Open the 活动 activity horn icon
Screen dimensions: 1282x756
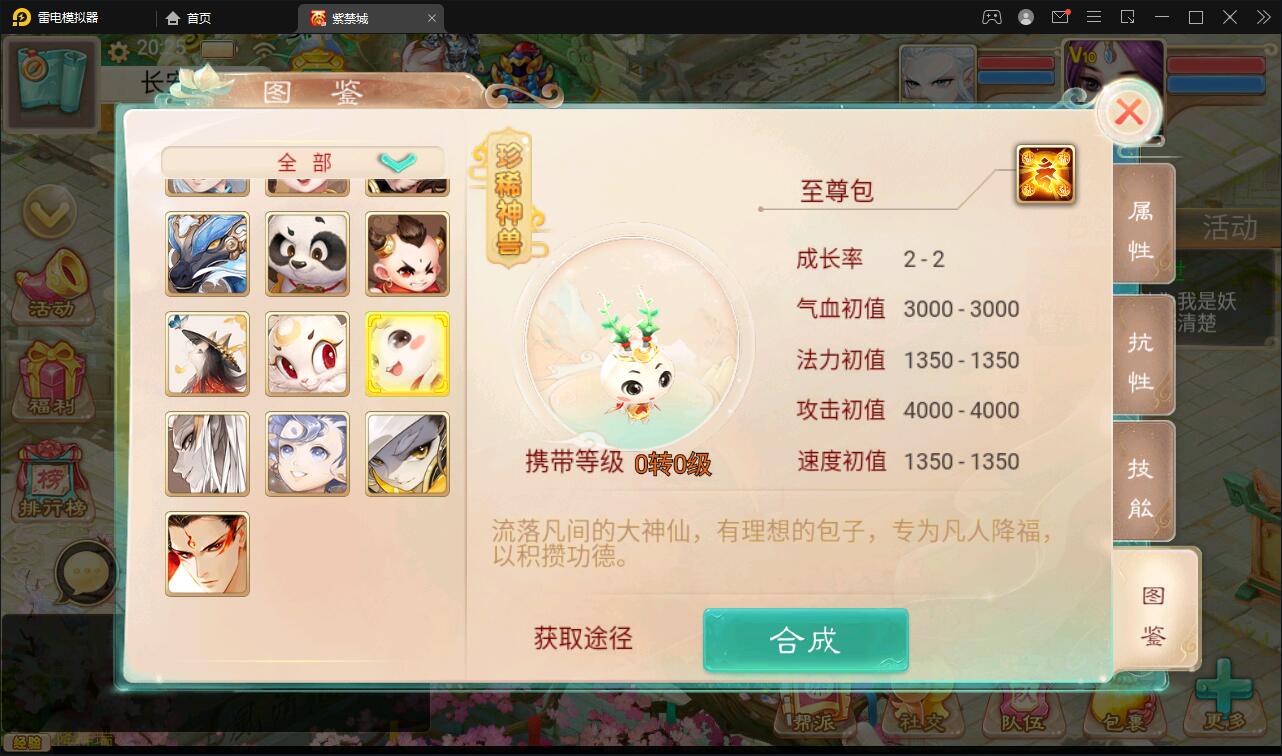[x=52, y=287]
